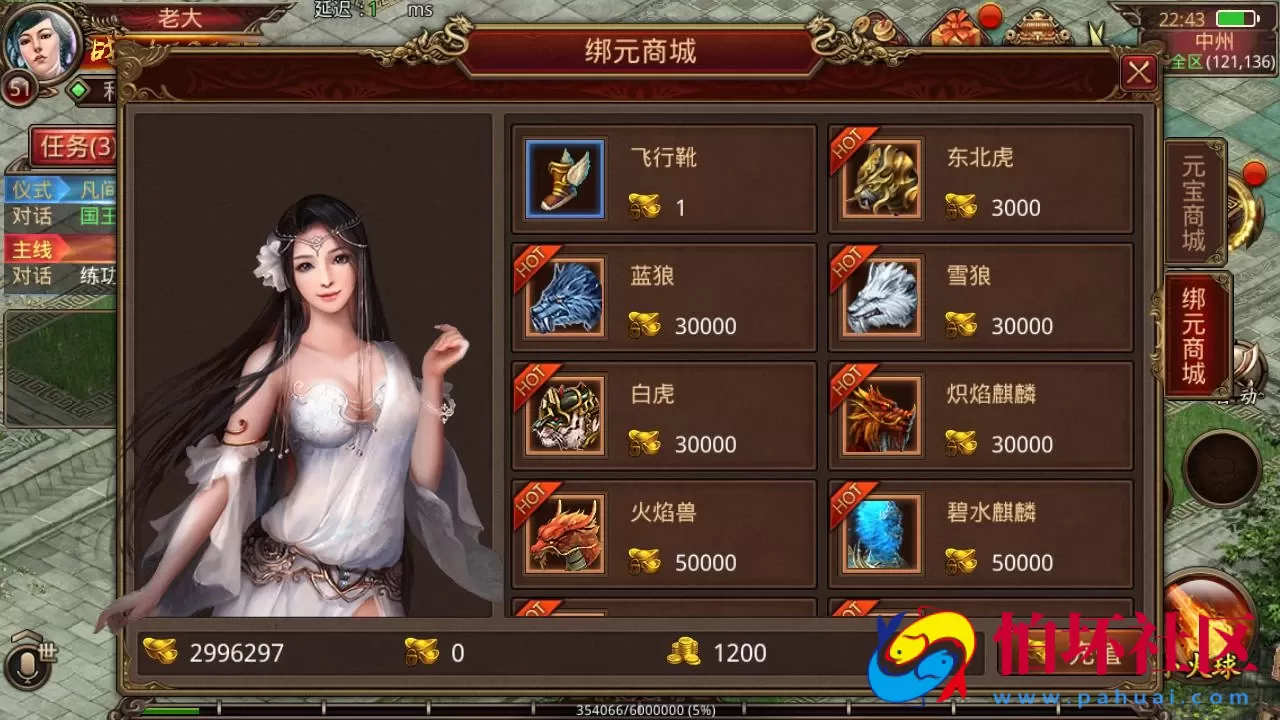The width and height of the screenshot is (1280, 720).
Task: Click the 雪狼 snow wolf icon
Action: click(879, 298)
